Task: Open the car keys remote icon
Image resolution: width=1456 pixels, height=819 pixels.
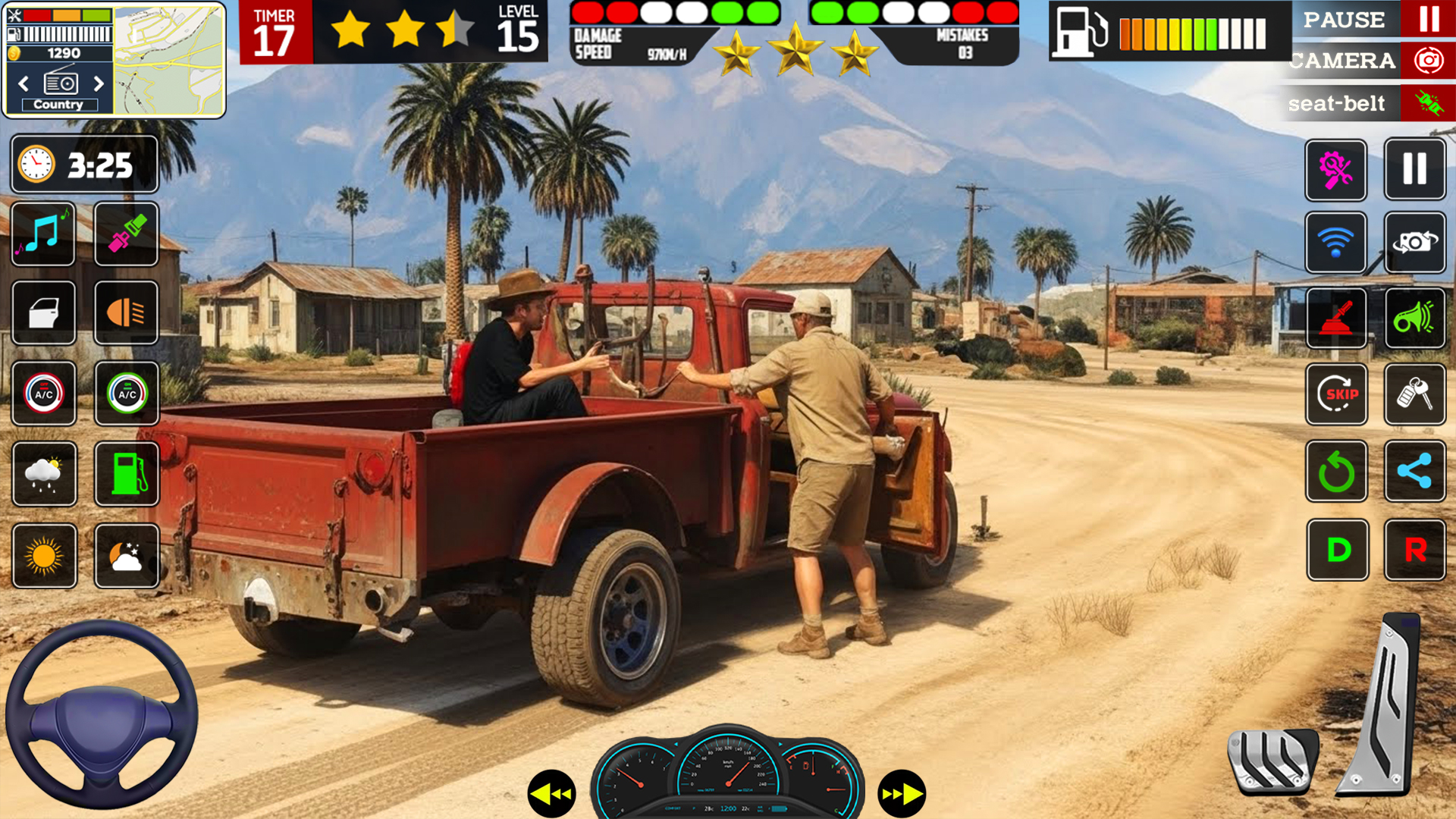Action: (1415, 395)
